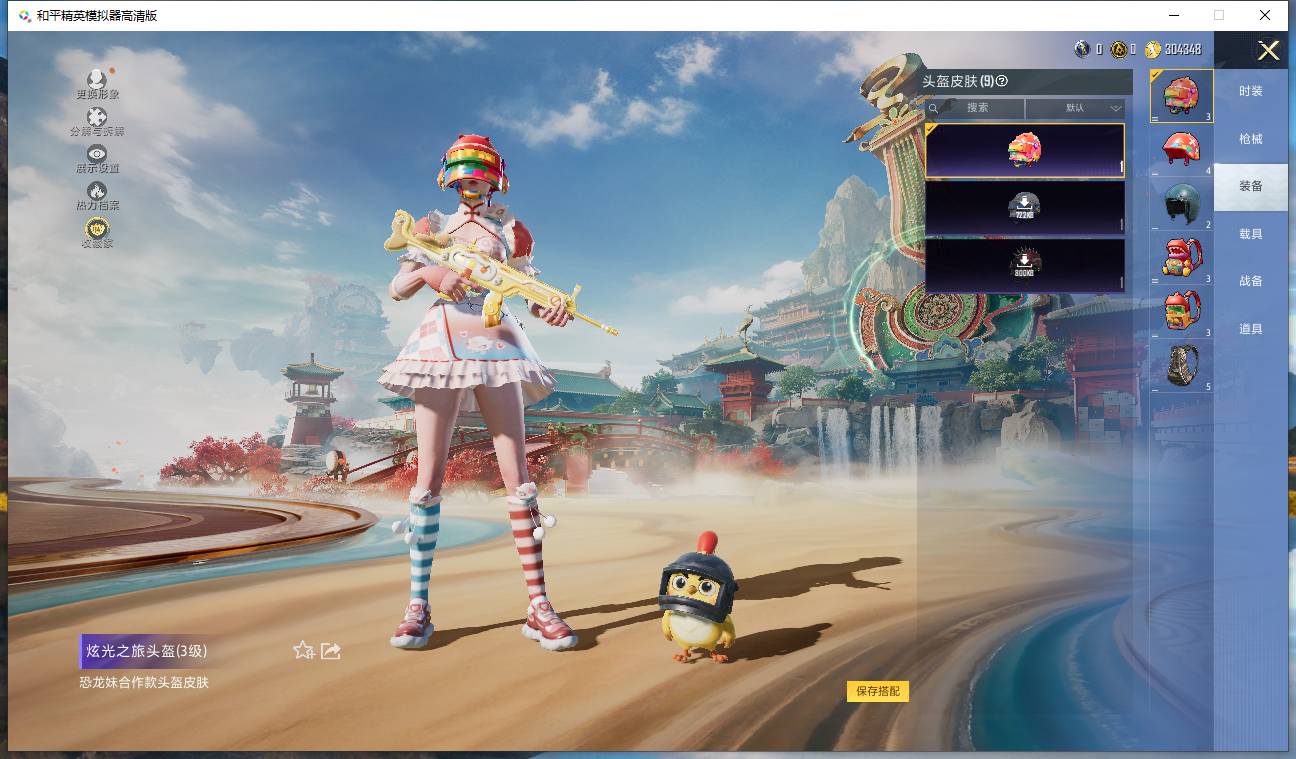Open the 枪械 (firearms) tab
This screenshot has height=759, width=1296.
tap(1250, 139)
